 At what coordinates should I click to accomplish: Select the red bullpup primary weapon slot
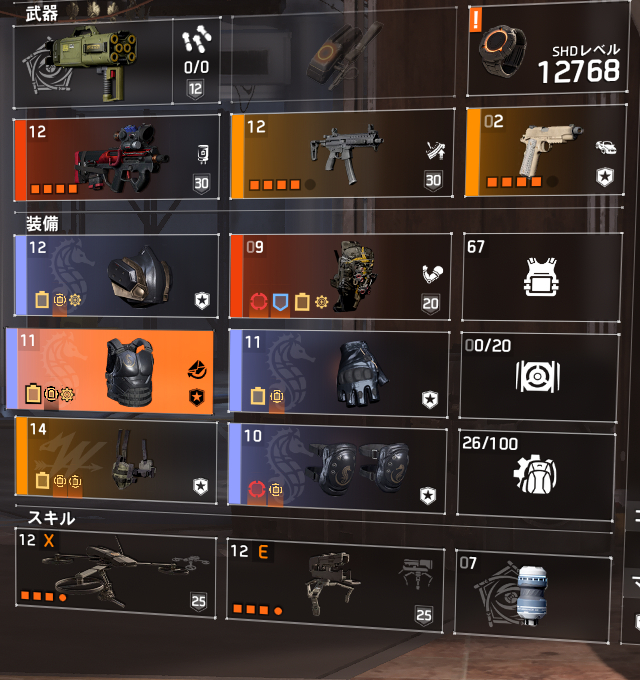click(117, 156)
